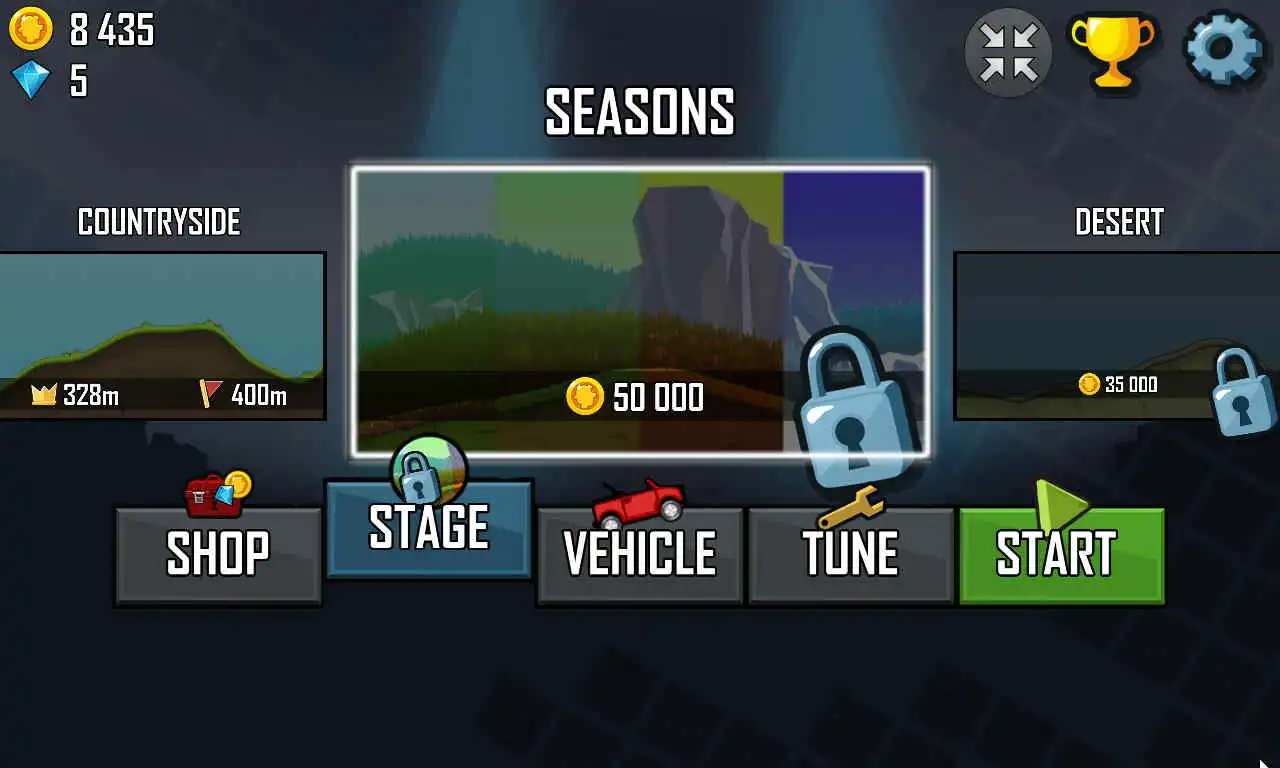Image resolution: width=1280 pixels, height=768 pixels.
Task: Select the Stage button
Action: tap(429, 528)
